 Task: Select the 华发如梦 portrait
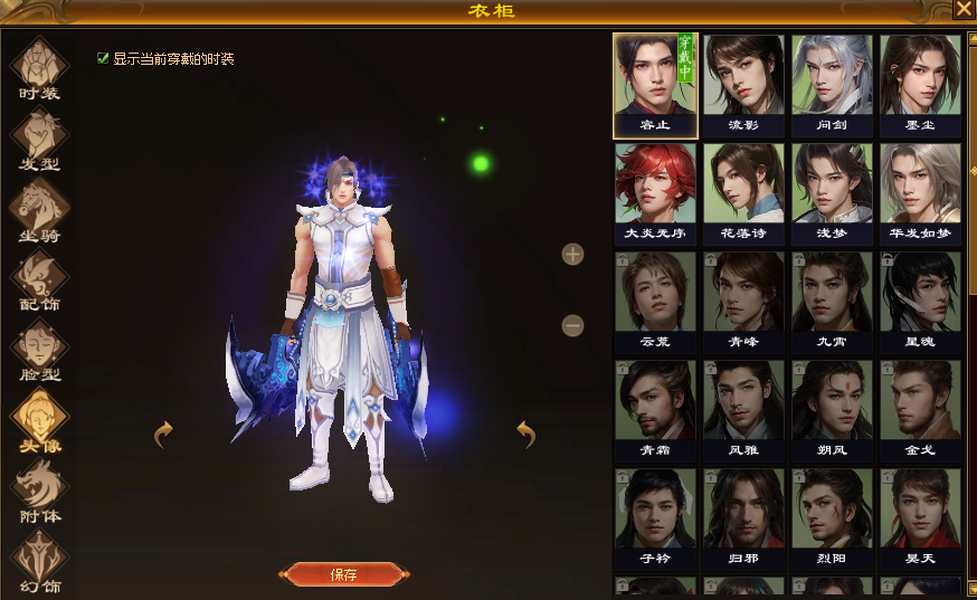coord(919,193)
